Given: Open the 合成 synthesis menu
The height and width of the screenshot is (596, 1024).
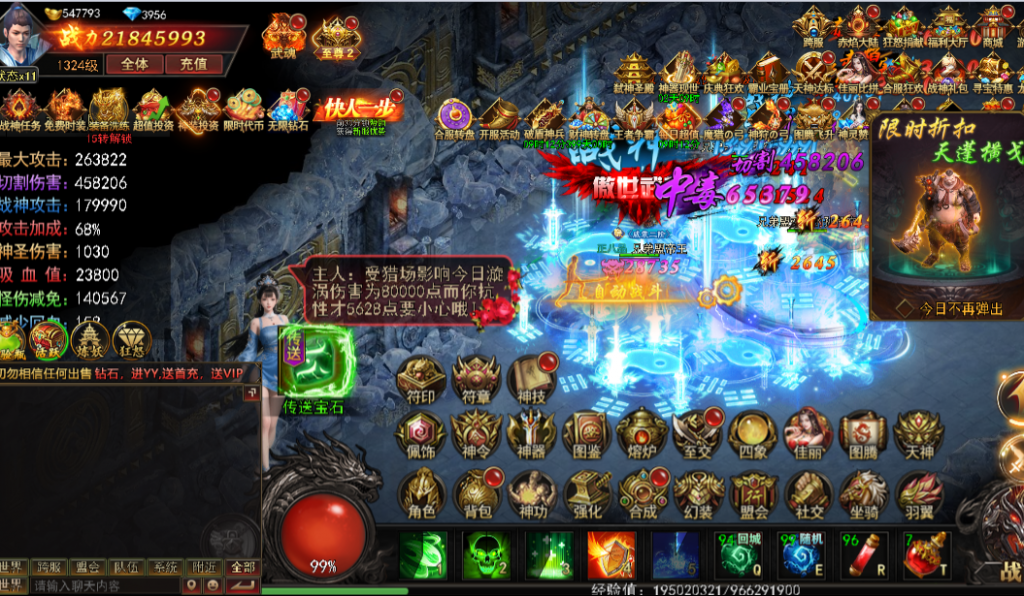Looking at the screenshot, I should click(643, 494).
